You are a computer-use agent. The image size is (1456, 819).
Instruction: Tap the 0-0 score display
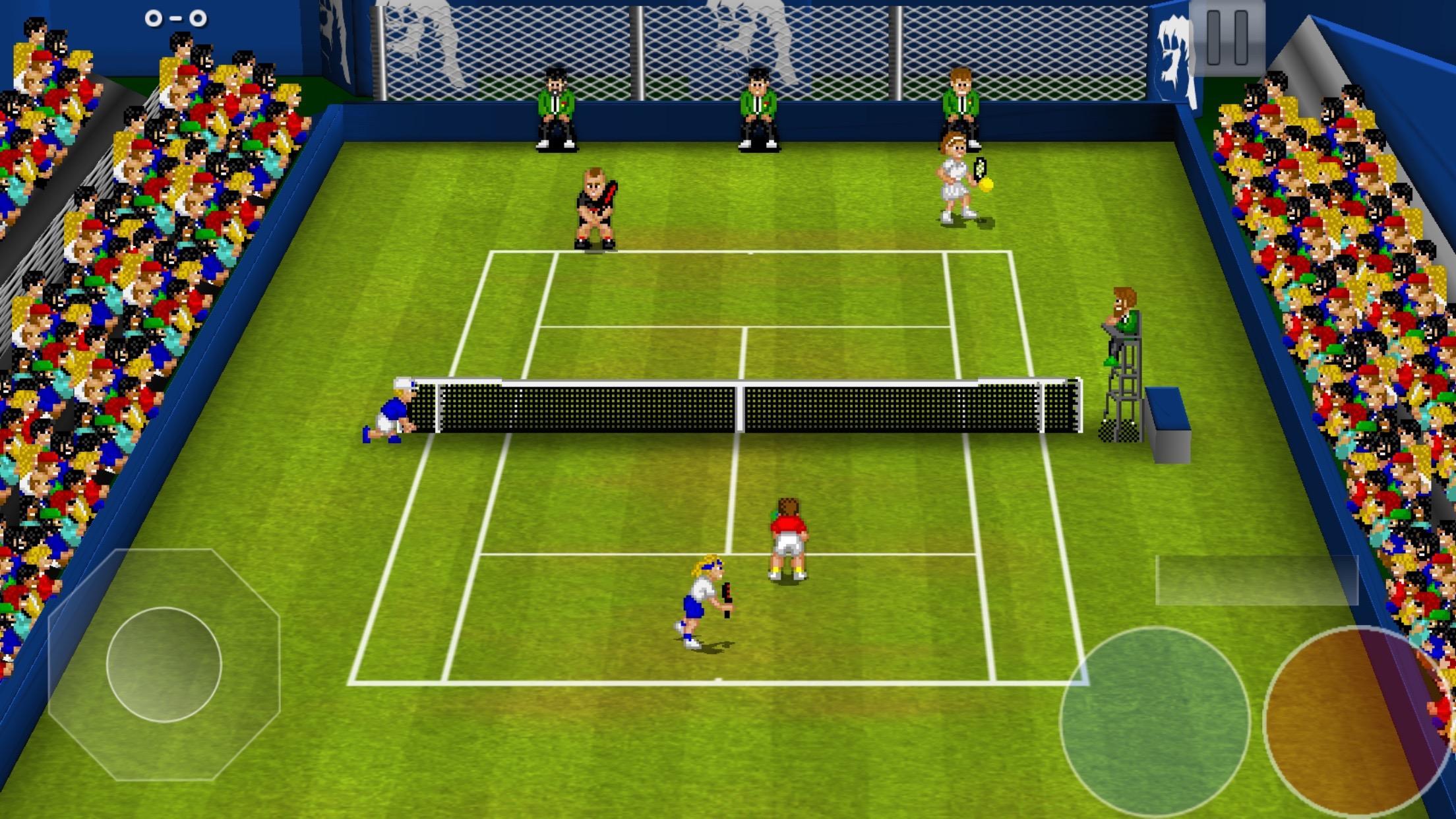(x=177, y=18)
